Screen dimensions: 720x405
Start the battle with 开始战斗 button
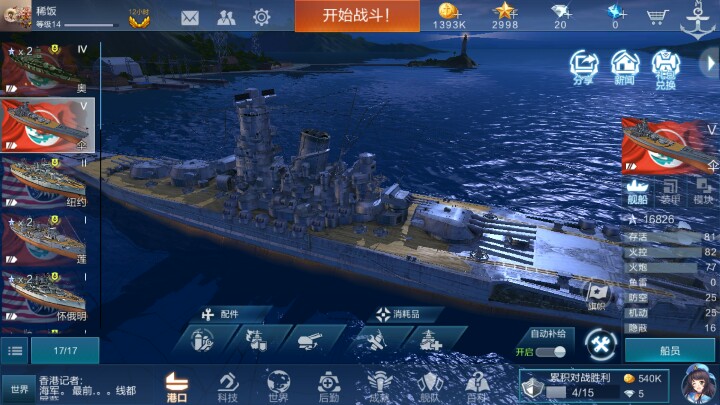(x=356, y=16)
